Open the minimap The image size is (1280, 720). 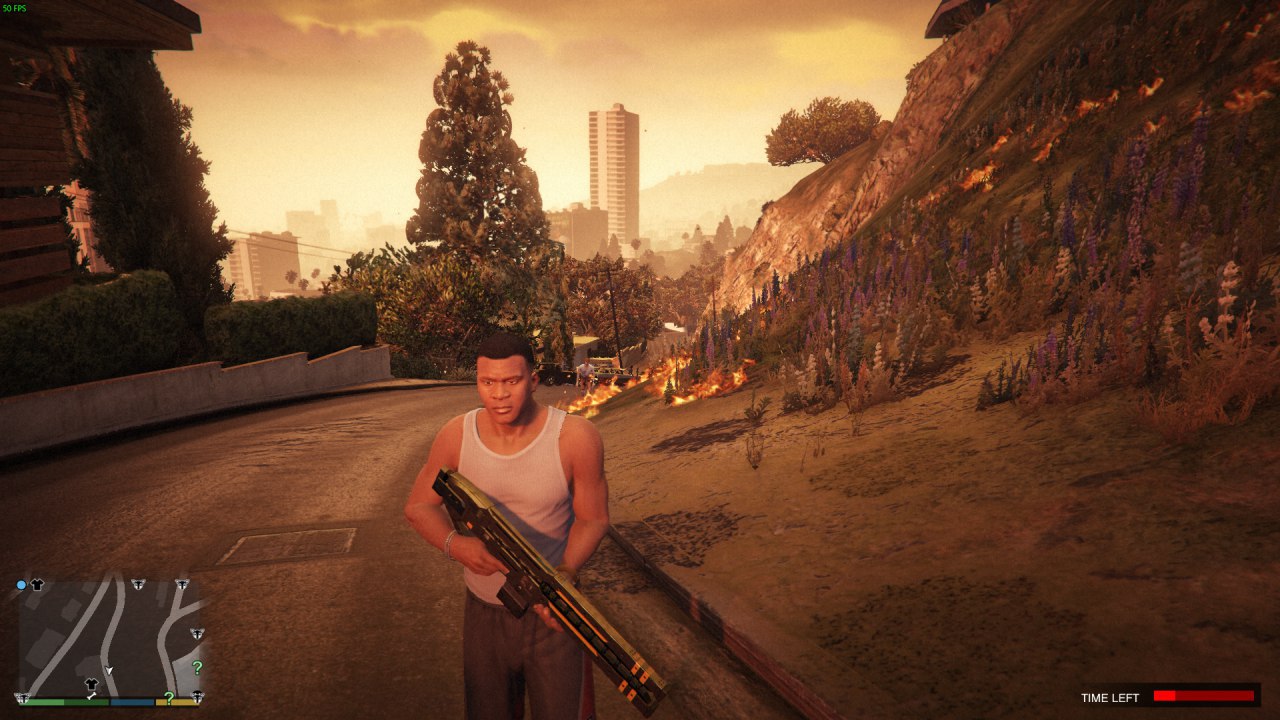pyautogui.click(x=110, y=640)
